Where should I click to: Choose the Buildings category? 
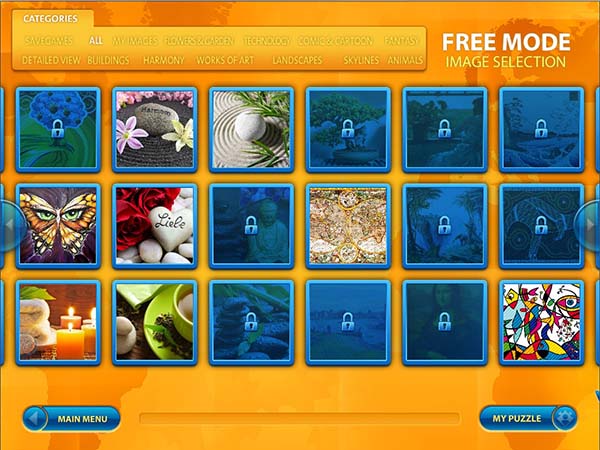[x=108, y=60]
